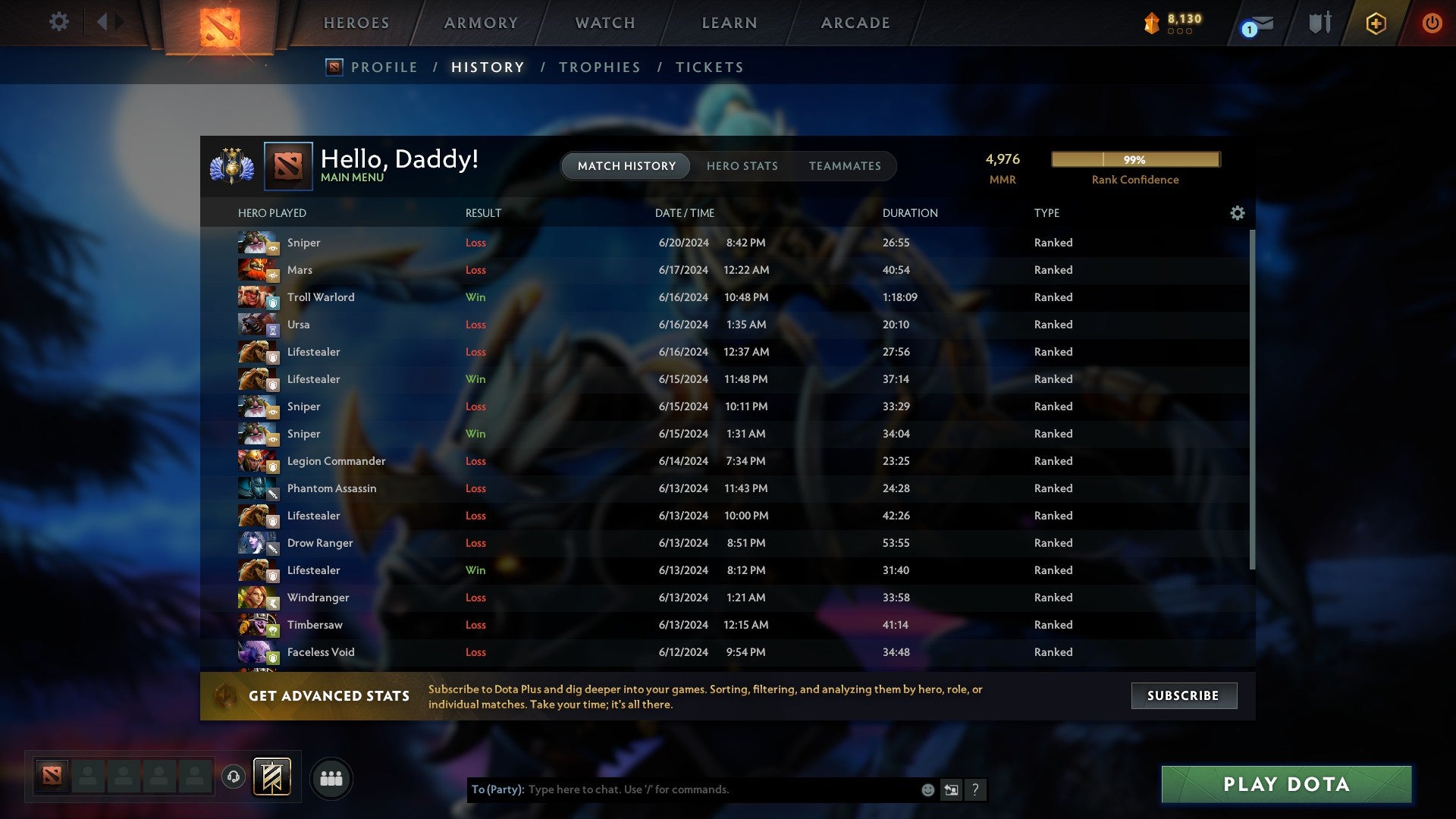Screen dimensions: 1456x819
Task: Switch to the TEAMMATES tab
Action: tap(845, 166)
